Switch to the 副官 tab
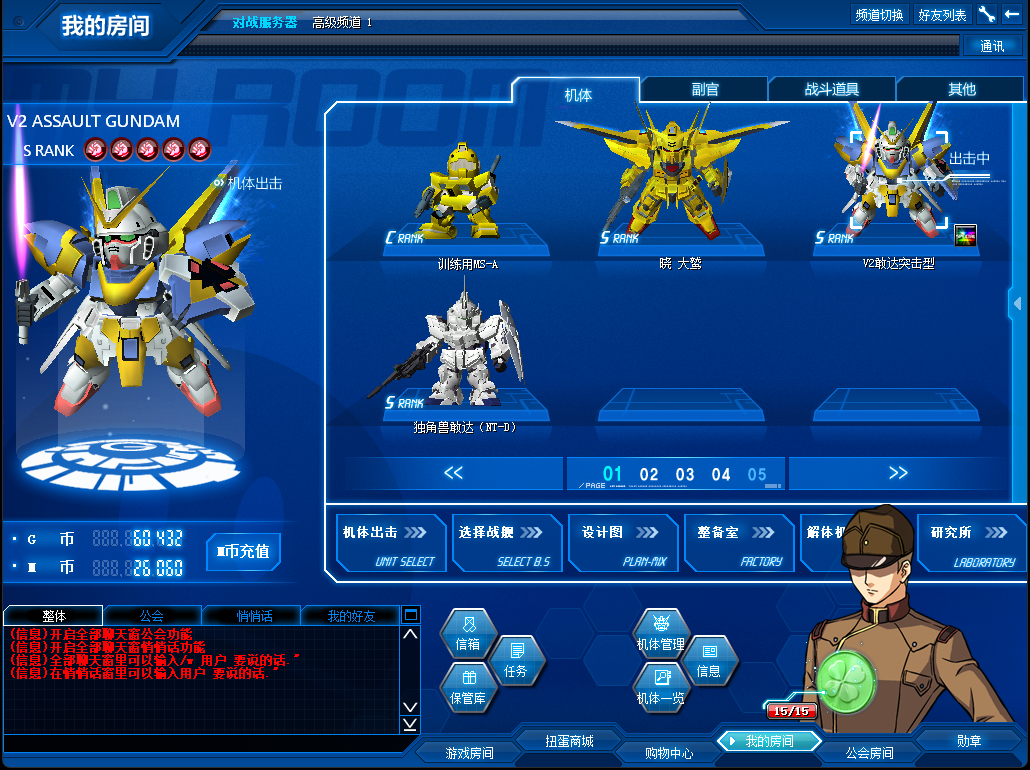Image resolution: width=1030 pixels, height=770 pixels. pyautogui.click(x=705, y=90)
